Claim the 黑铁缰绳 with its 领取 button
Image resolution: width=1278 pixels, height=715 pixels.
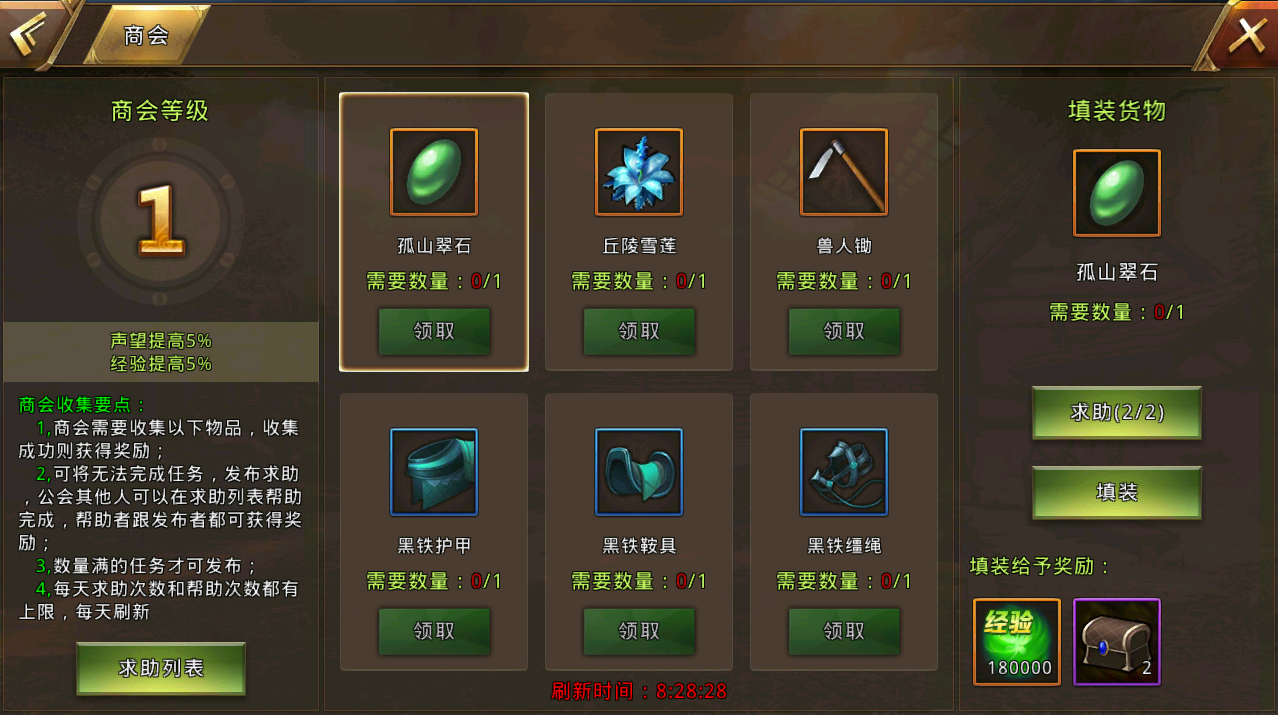click(x=844, y=631)
